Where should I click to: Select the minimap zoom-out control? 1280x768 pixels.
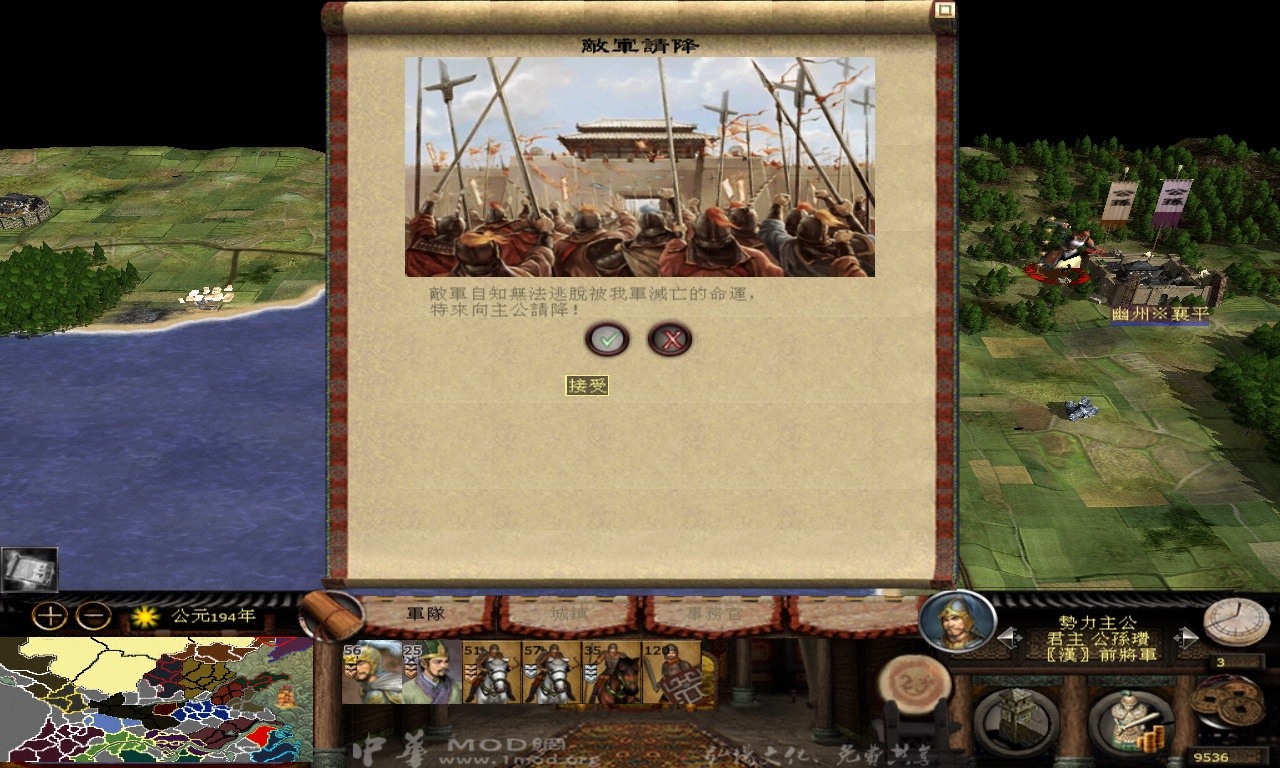(91, 616)
